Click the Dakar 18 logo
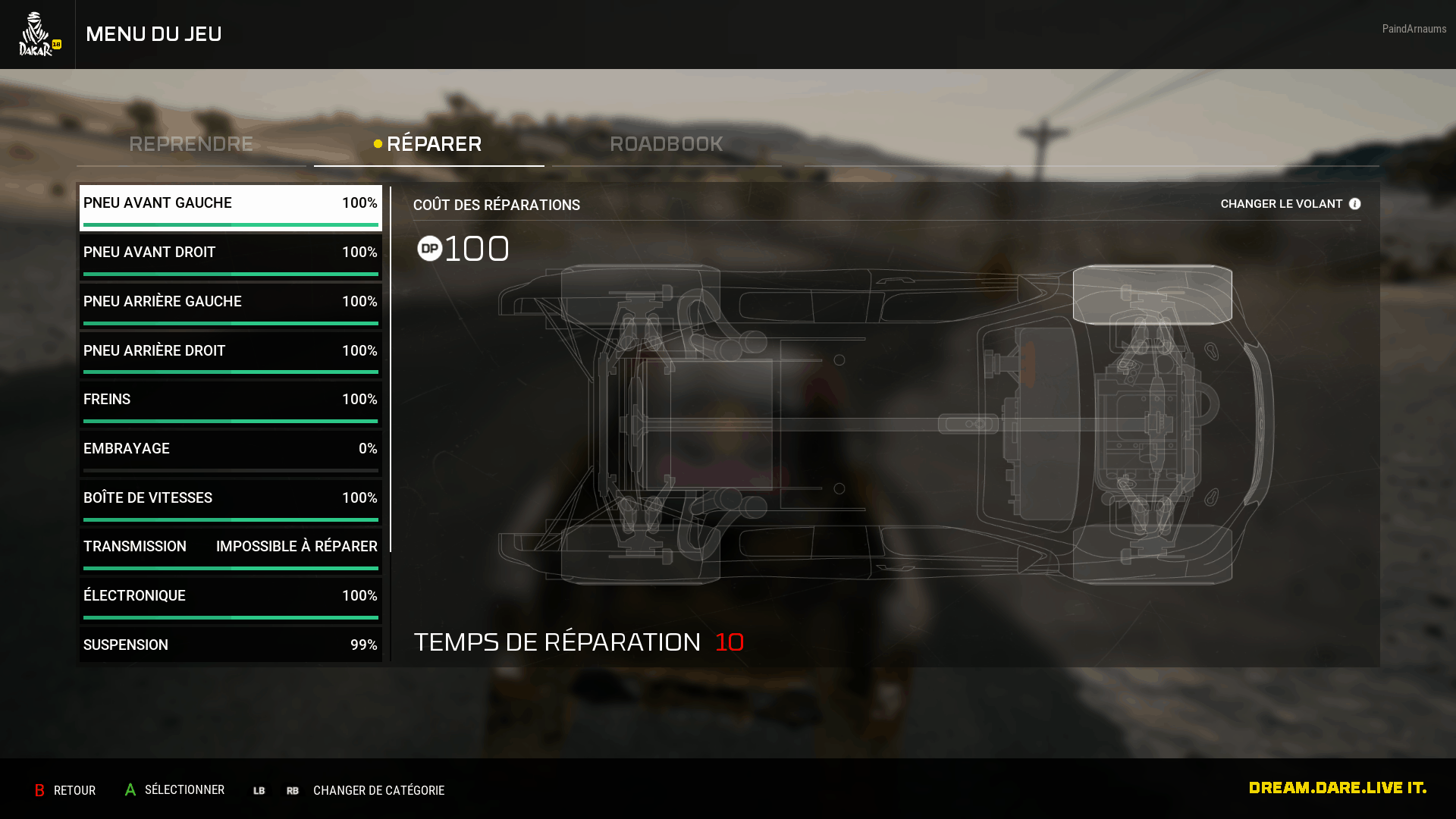Viewport: 1456px width, 819px height. click(x=38, y=34)
